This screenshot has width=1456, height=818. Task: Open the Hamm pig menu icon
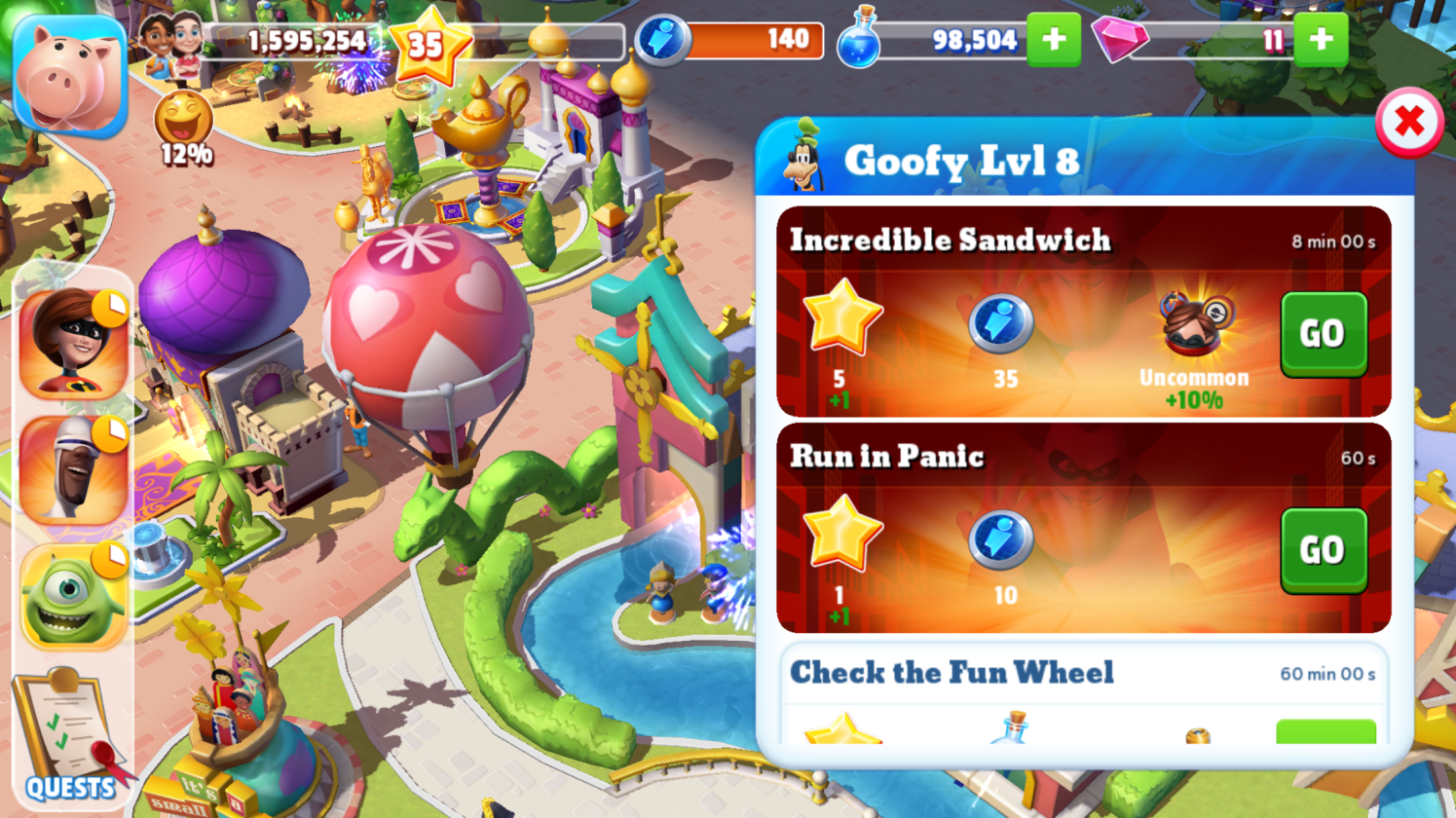click(70, 75)
